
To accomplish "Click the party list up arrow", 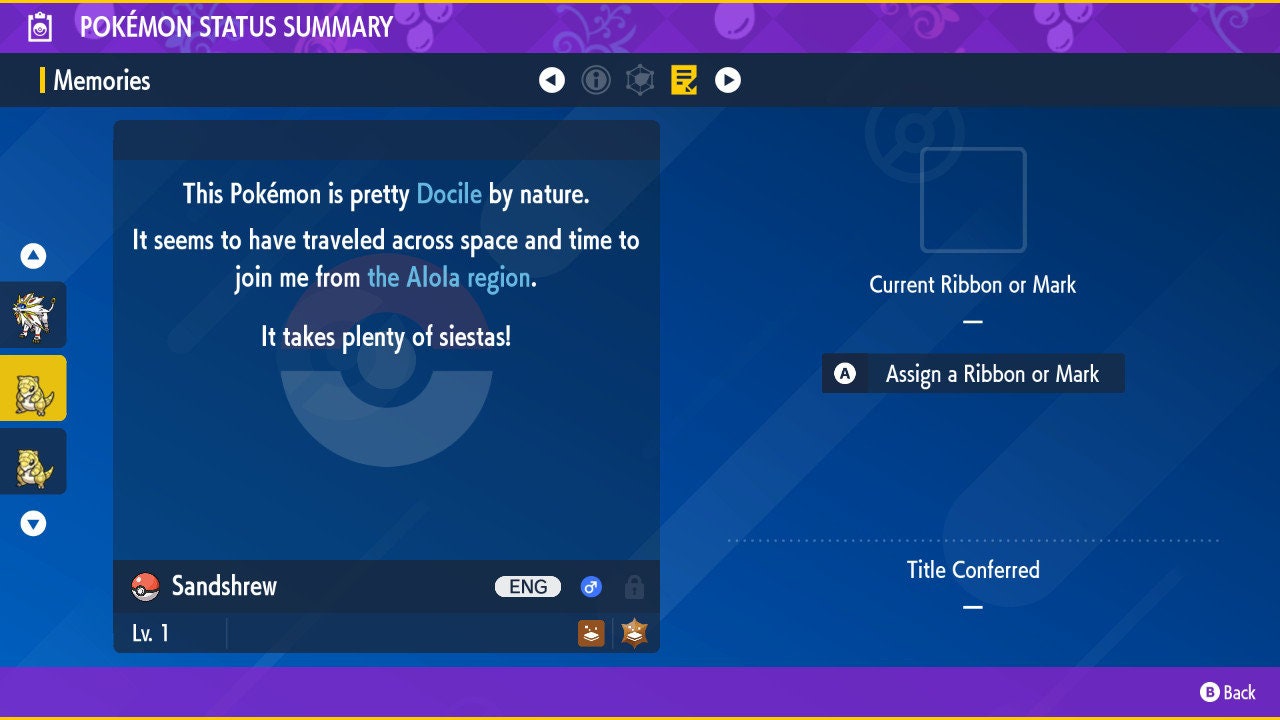I will coord(33,257).
